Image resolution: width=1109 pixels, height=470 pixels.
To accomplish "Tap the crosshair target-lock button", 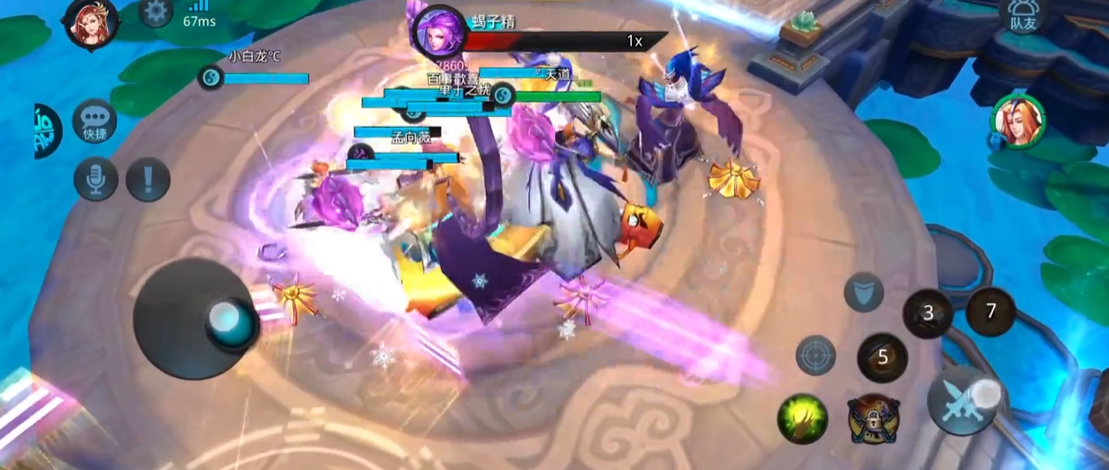I will coord(816,355).
